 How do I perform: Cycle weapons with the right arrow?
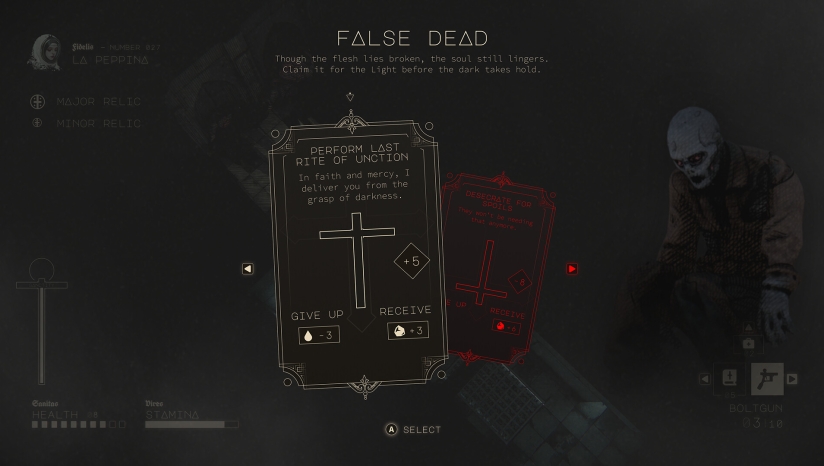792,379
